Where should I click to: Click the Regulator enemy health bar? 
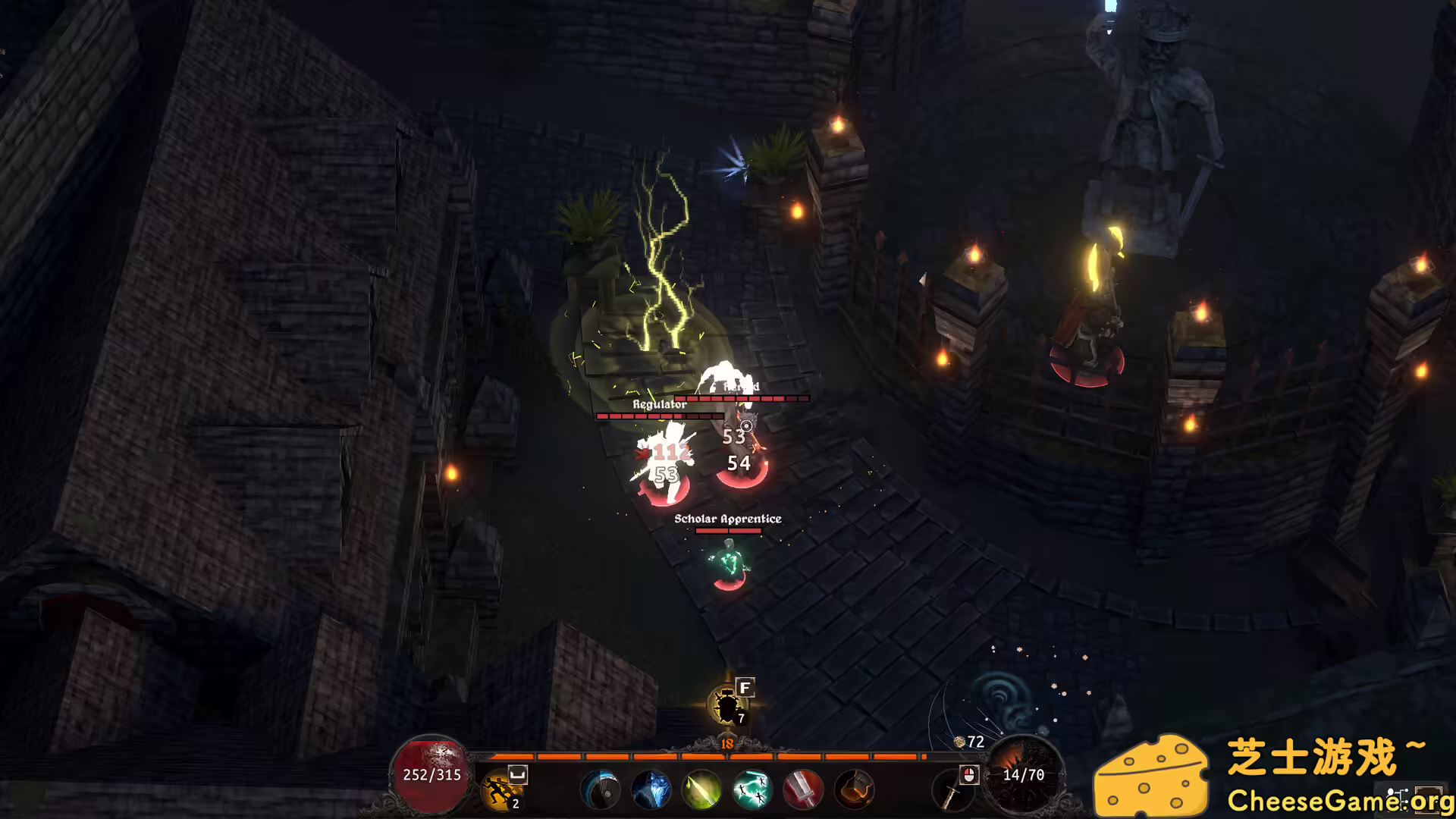coord(660,415)
